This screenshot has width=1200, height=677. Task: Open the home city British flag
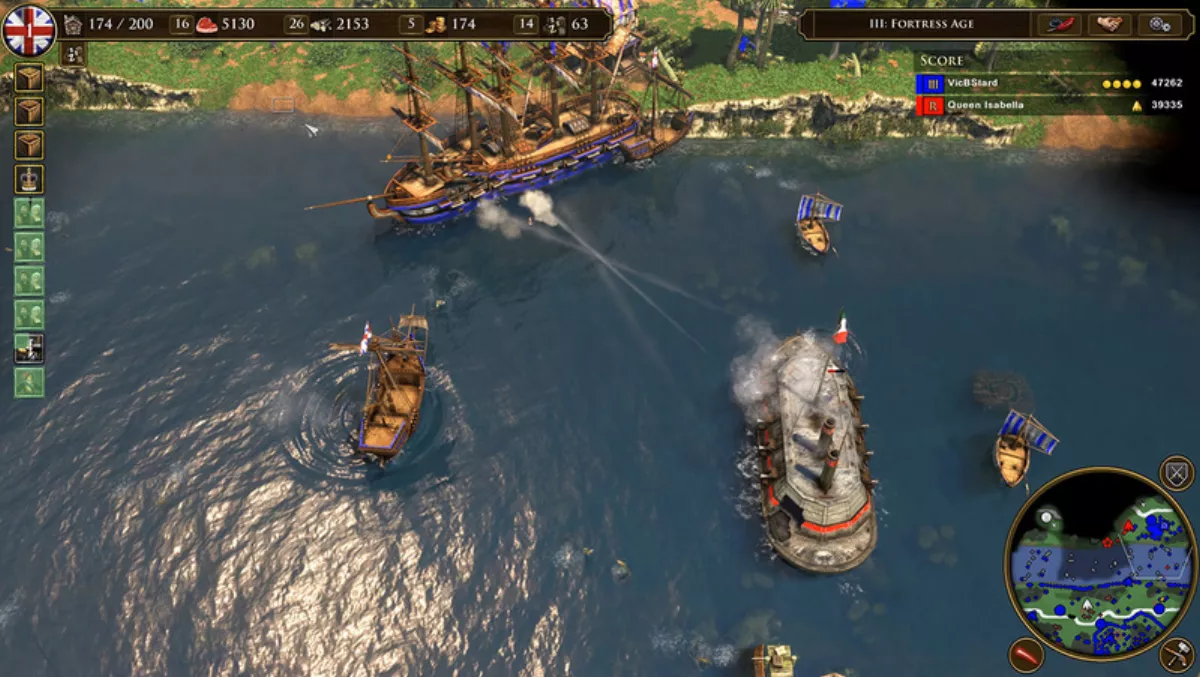click(x=29, y=29)
